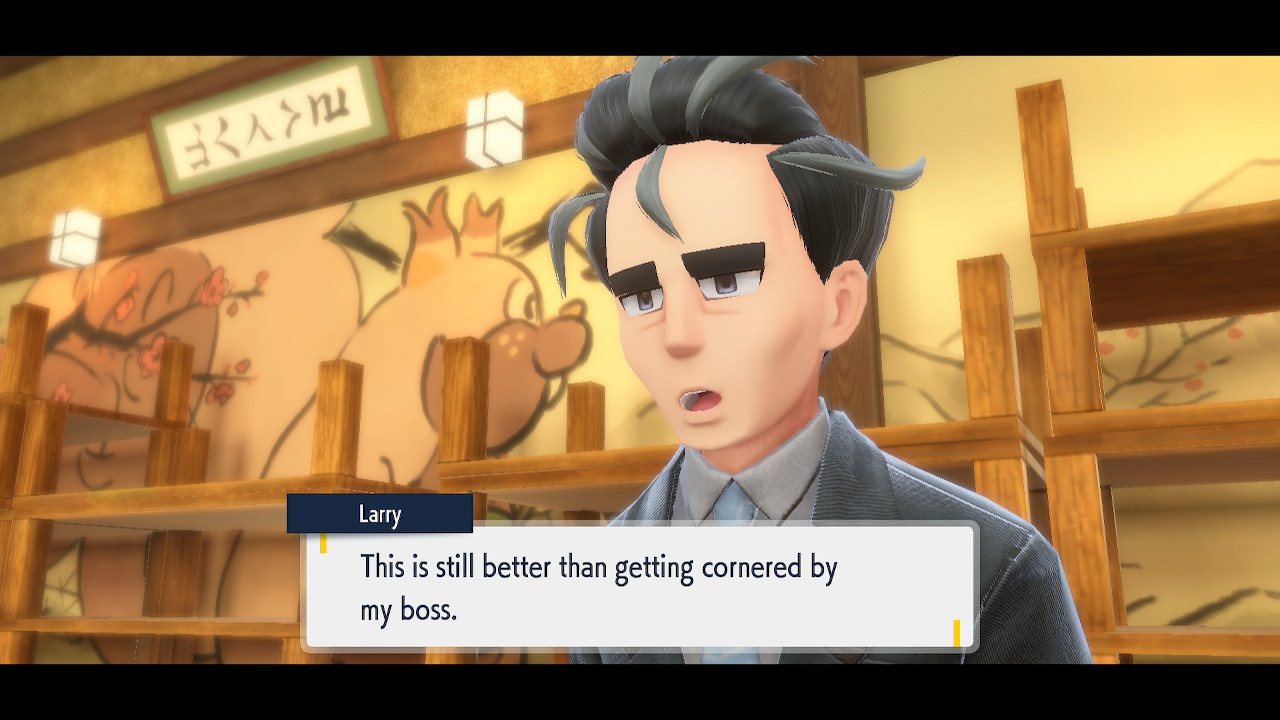Select the dialogue text box
Viewport: 1280px width, 720px height.
click(640, 590)
